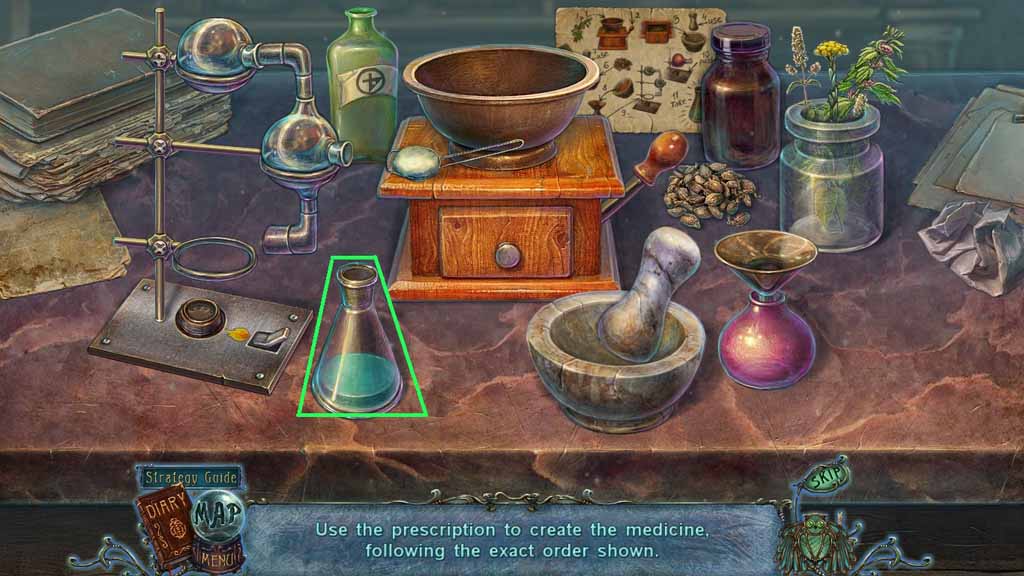The height and width of the screenshot is (576, 1024).
Task: Flip the burner switch on the stand
Action: coord(270,334)
